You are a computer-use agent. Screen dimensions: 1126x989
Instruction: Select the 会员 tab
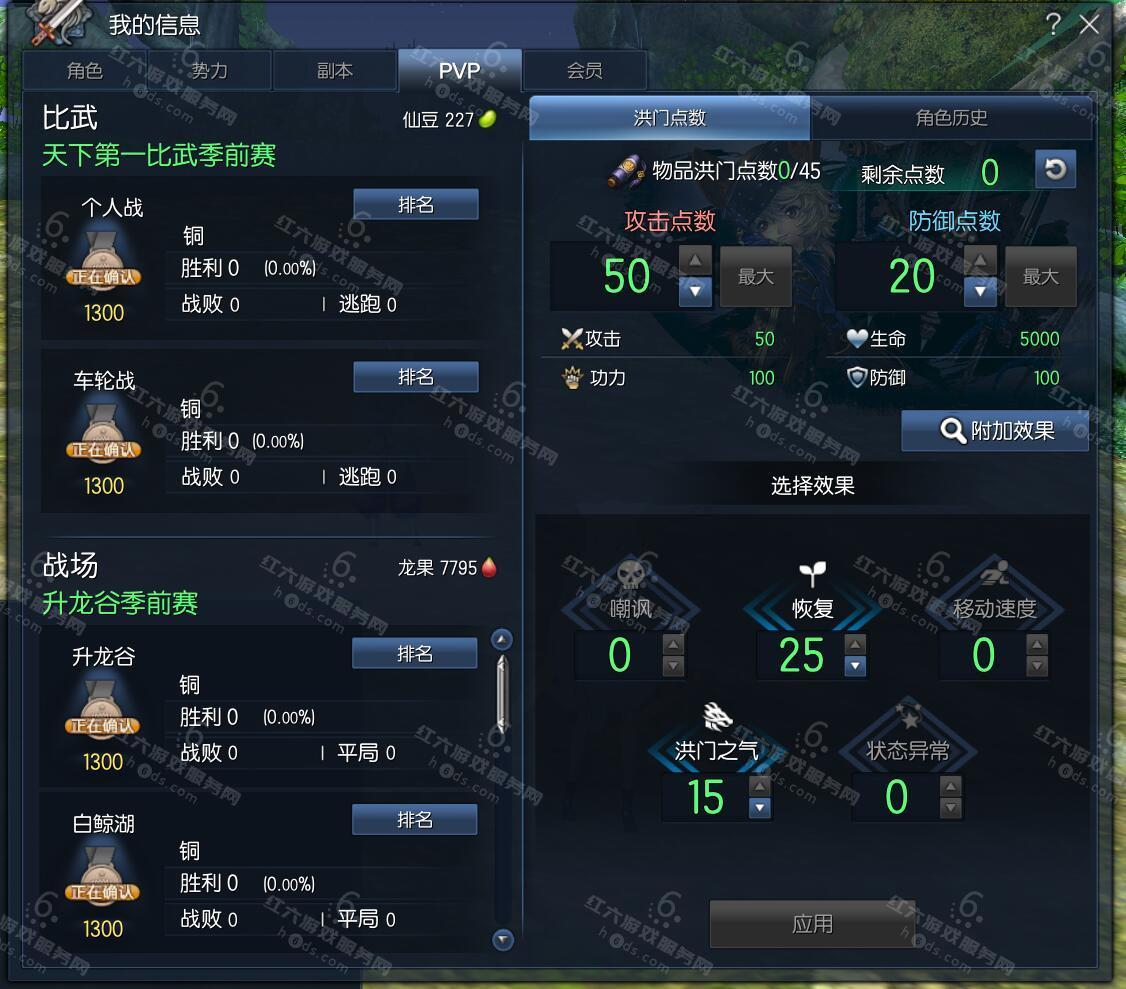click(584, 71)
